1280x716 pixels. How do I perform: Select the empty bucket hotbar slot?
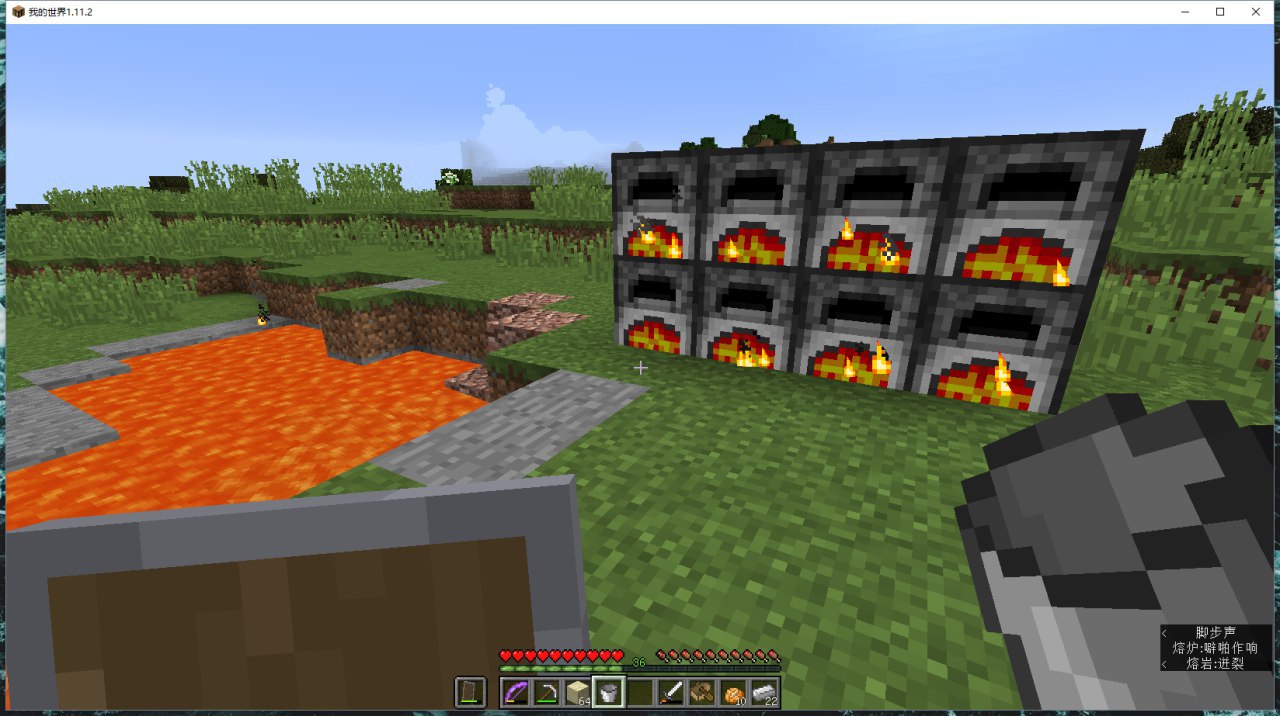608,692
